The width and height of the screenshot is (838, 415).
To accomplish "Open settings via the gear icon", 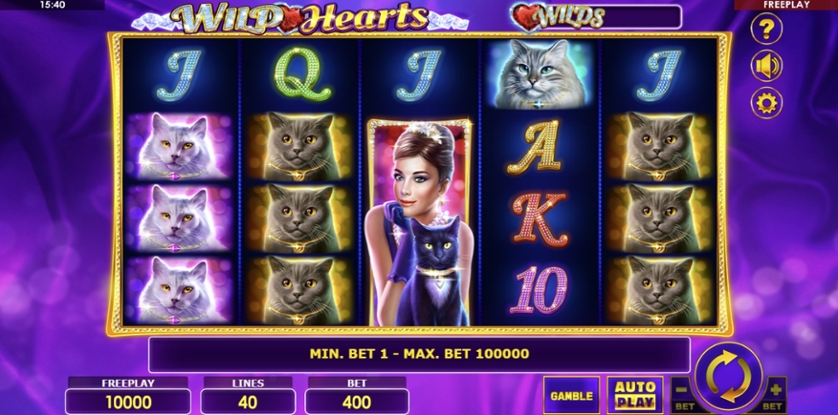I will pos(767,102).
